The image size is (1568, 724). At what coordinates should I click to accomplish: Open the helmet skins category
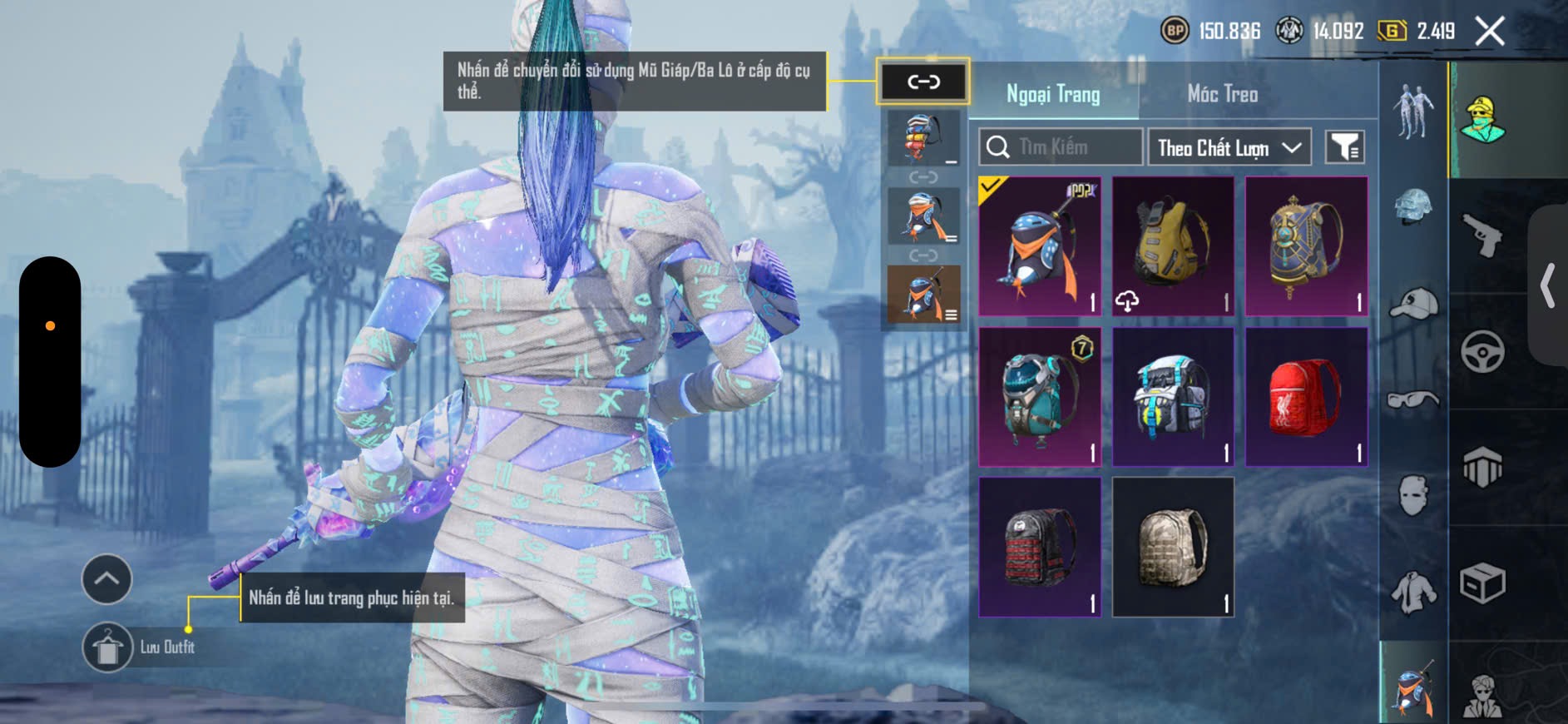point(1413,207)
